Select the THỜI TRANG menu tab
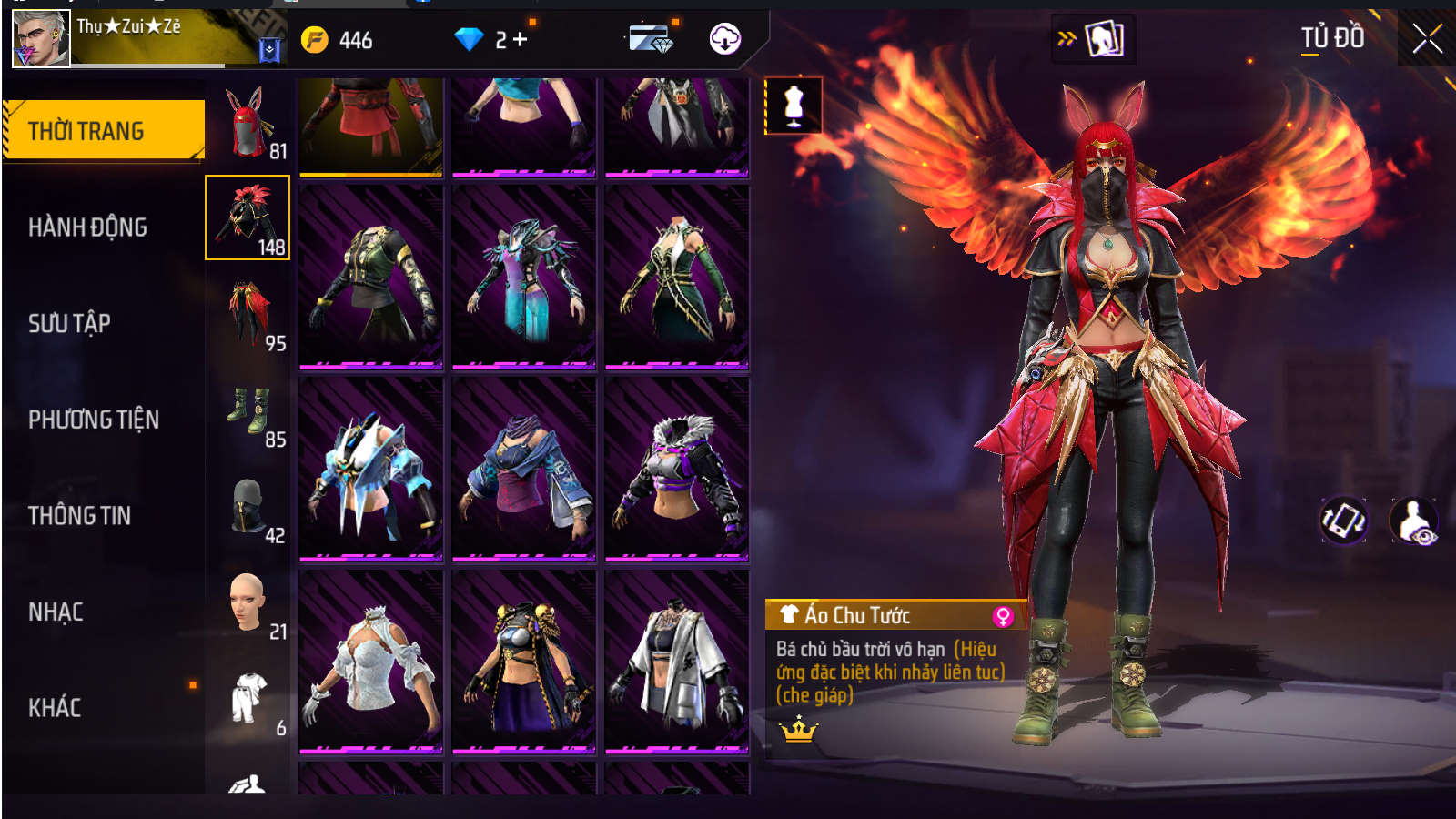1456x819 pixels. coord(103,131)
